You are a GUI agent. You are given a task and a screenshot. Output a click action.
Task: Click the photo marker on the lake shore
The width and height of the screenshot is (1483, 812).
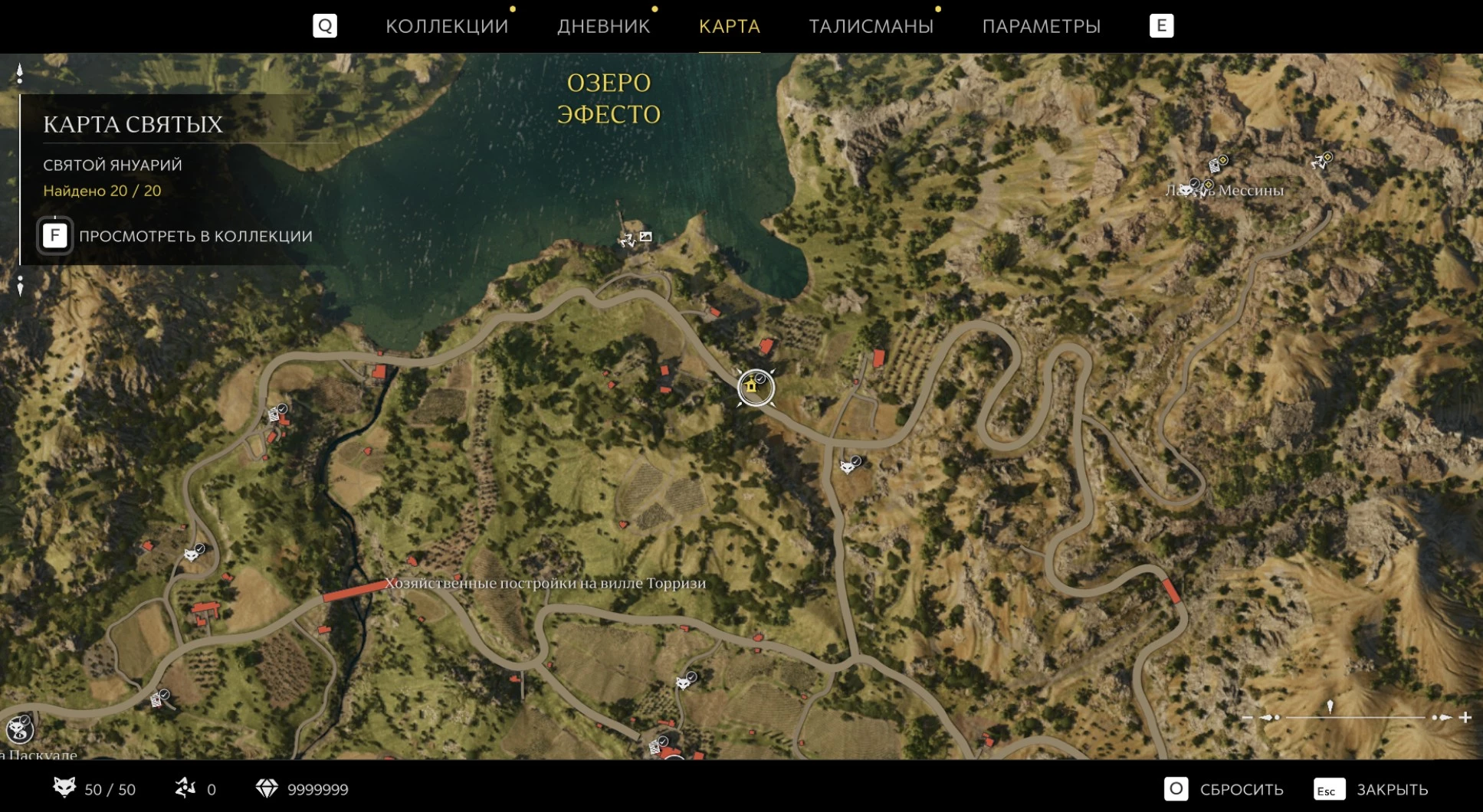pos(646,237)
